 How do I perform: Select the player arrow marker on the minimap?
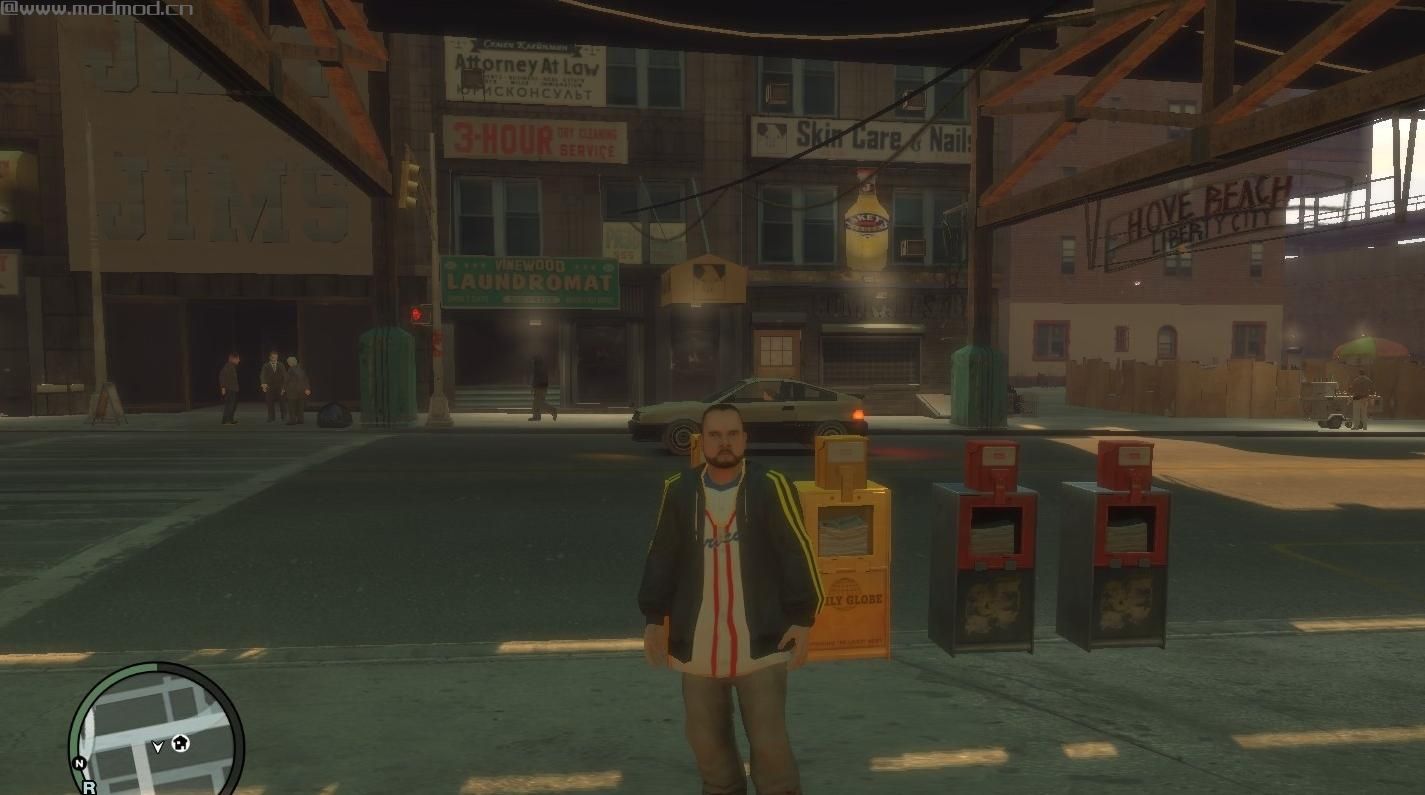158,747
